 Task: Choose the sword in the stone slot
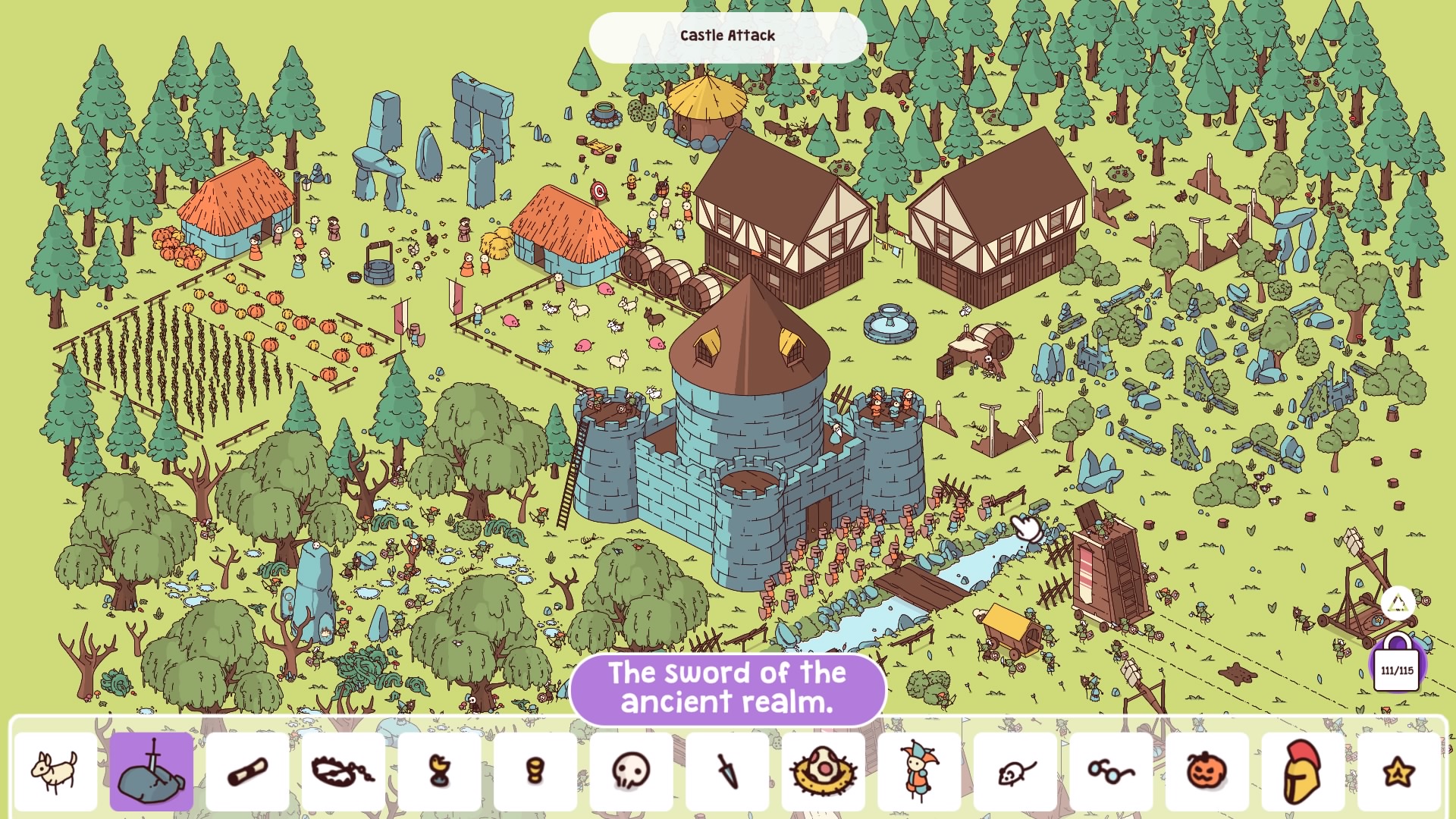click(152, 771)
